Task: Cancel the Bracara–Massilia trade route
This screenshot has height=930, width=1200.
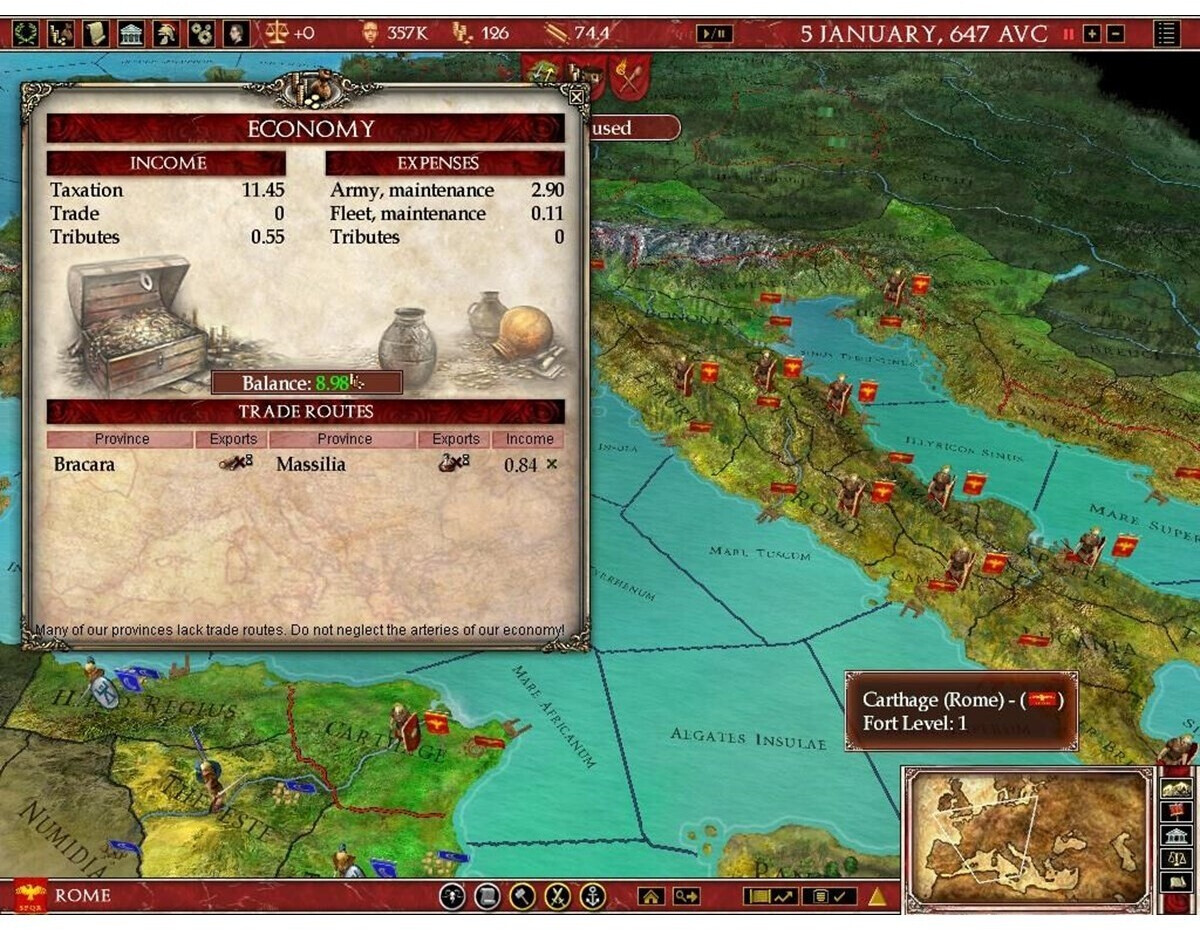Action: click(x=552, y=464)
